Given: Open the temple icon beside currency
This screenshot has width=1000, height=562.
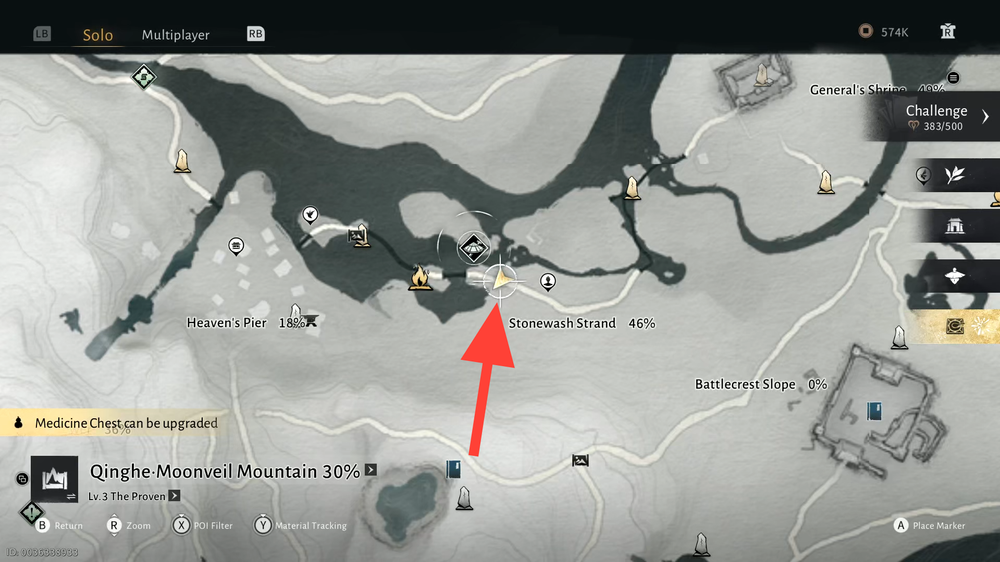Looking at the screenshot, I should pyautogui.click(x=948, y=32).
